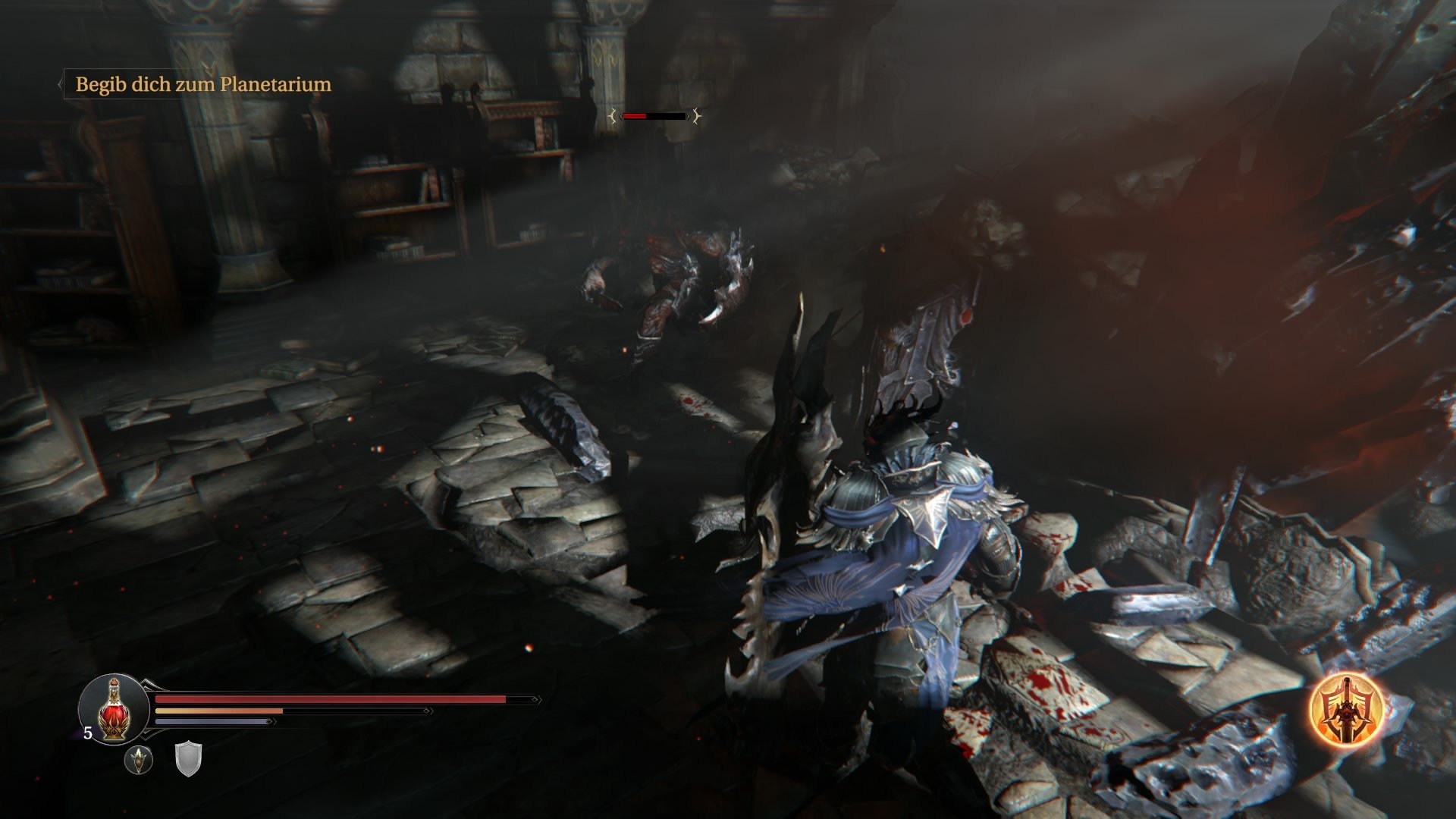Select the objective marker arrow icon
Screen dimensions: 1456x819
[59, 85]
